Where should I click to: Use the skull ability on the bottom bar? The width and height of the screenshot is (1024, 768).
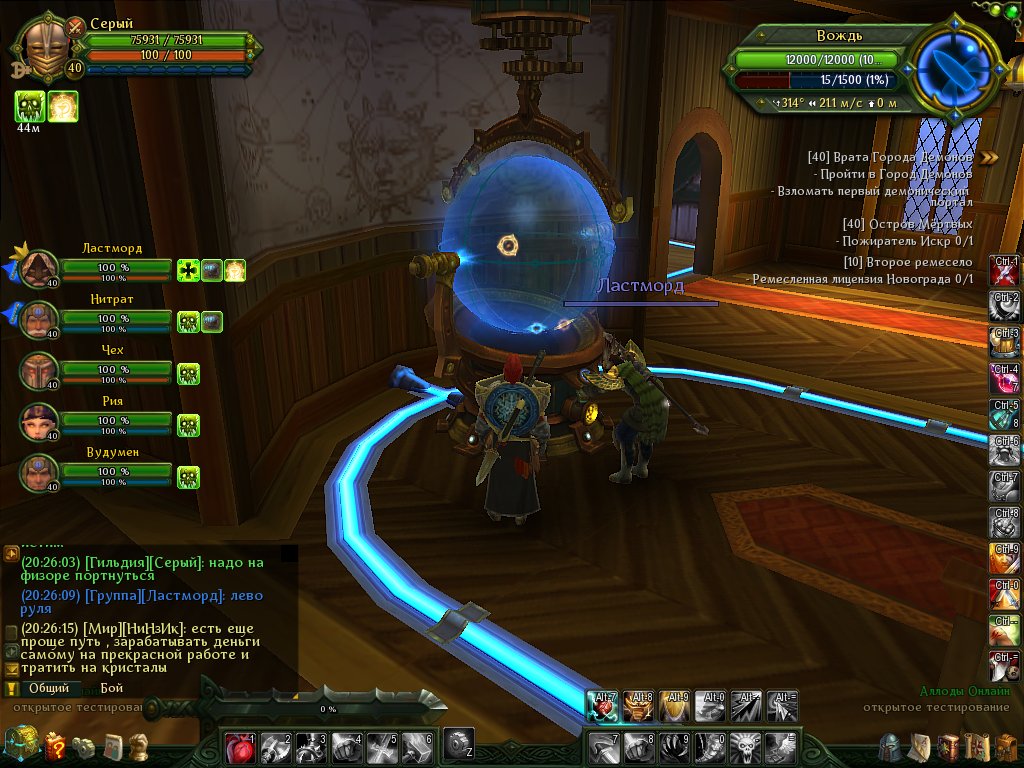(x=744, y=745)
